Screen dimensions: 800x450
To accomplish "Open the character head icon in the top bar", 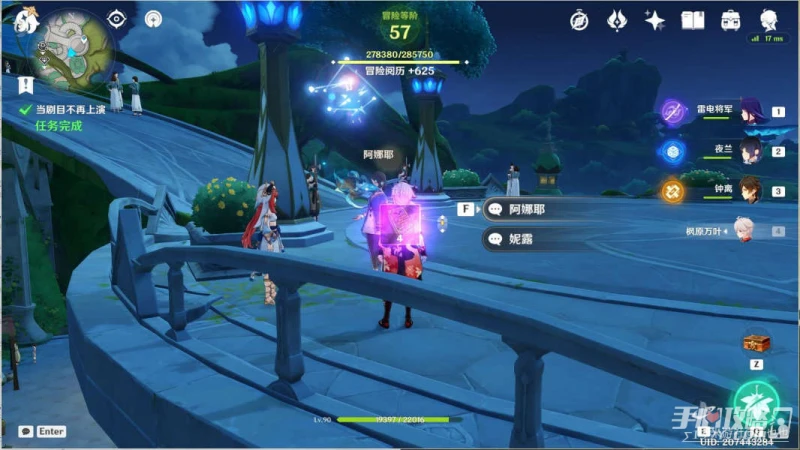I will [769, 20].
